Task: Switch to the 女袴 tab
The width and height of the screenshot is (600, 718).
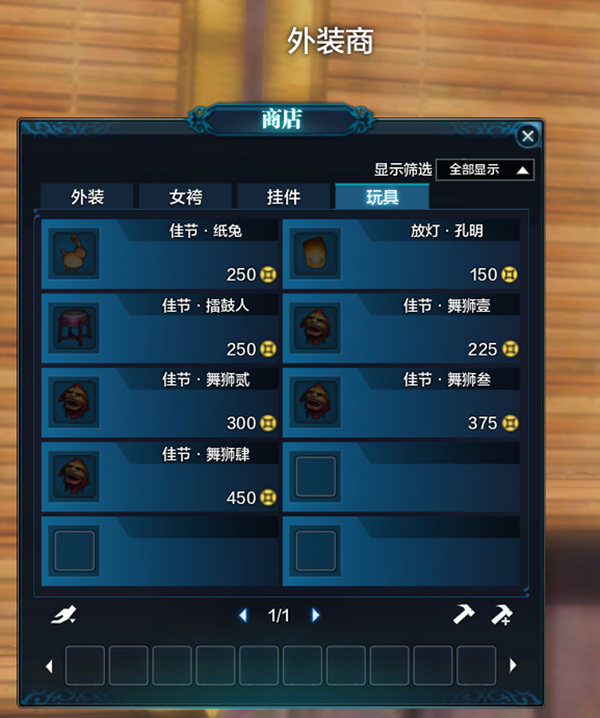Action: [185, 197]
